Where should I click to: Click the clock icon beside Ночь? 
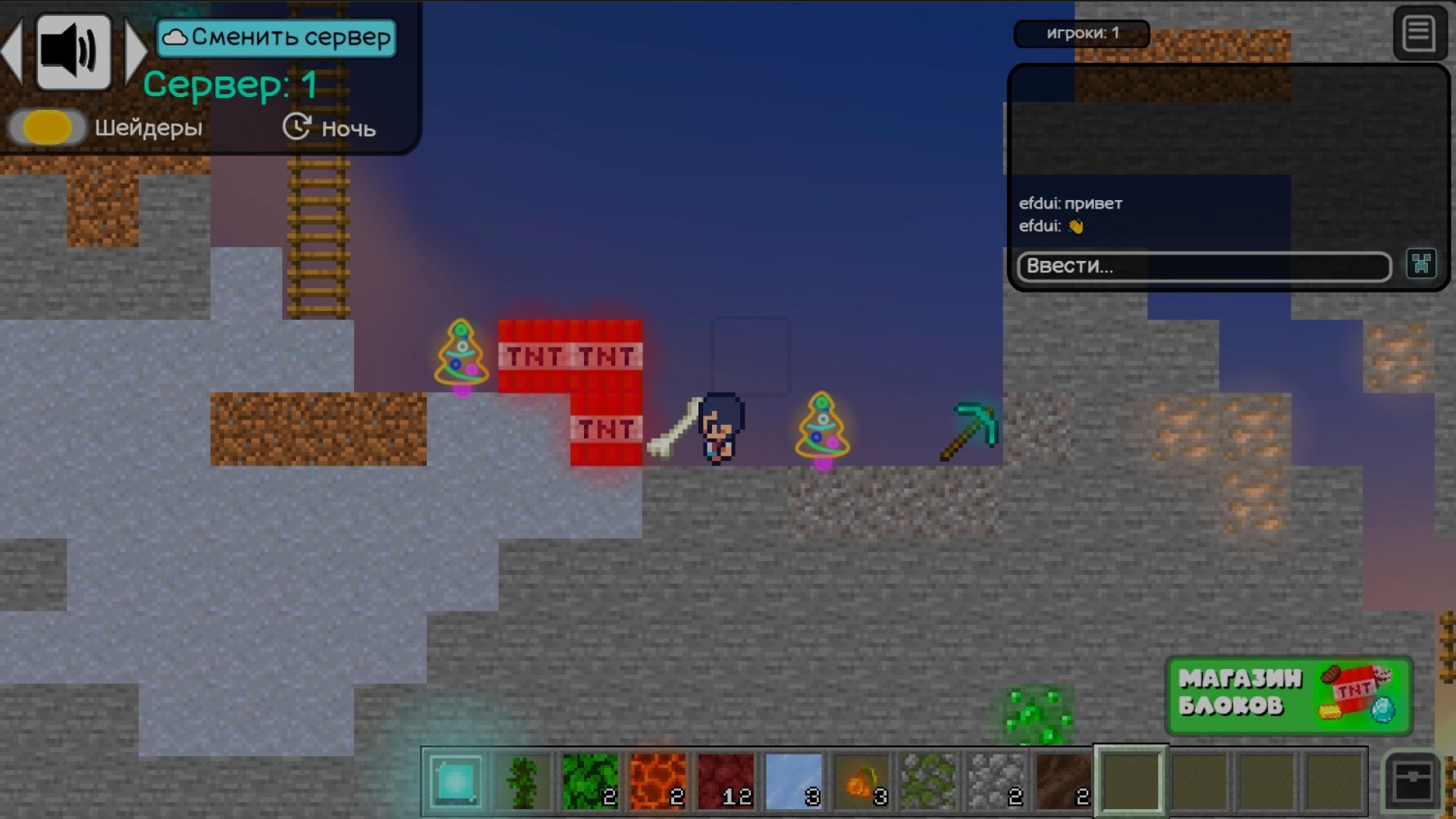pyautogui.click(x=297, y=127)
